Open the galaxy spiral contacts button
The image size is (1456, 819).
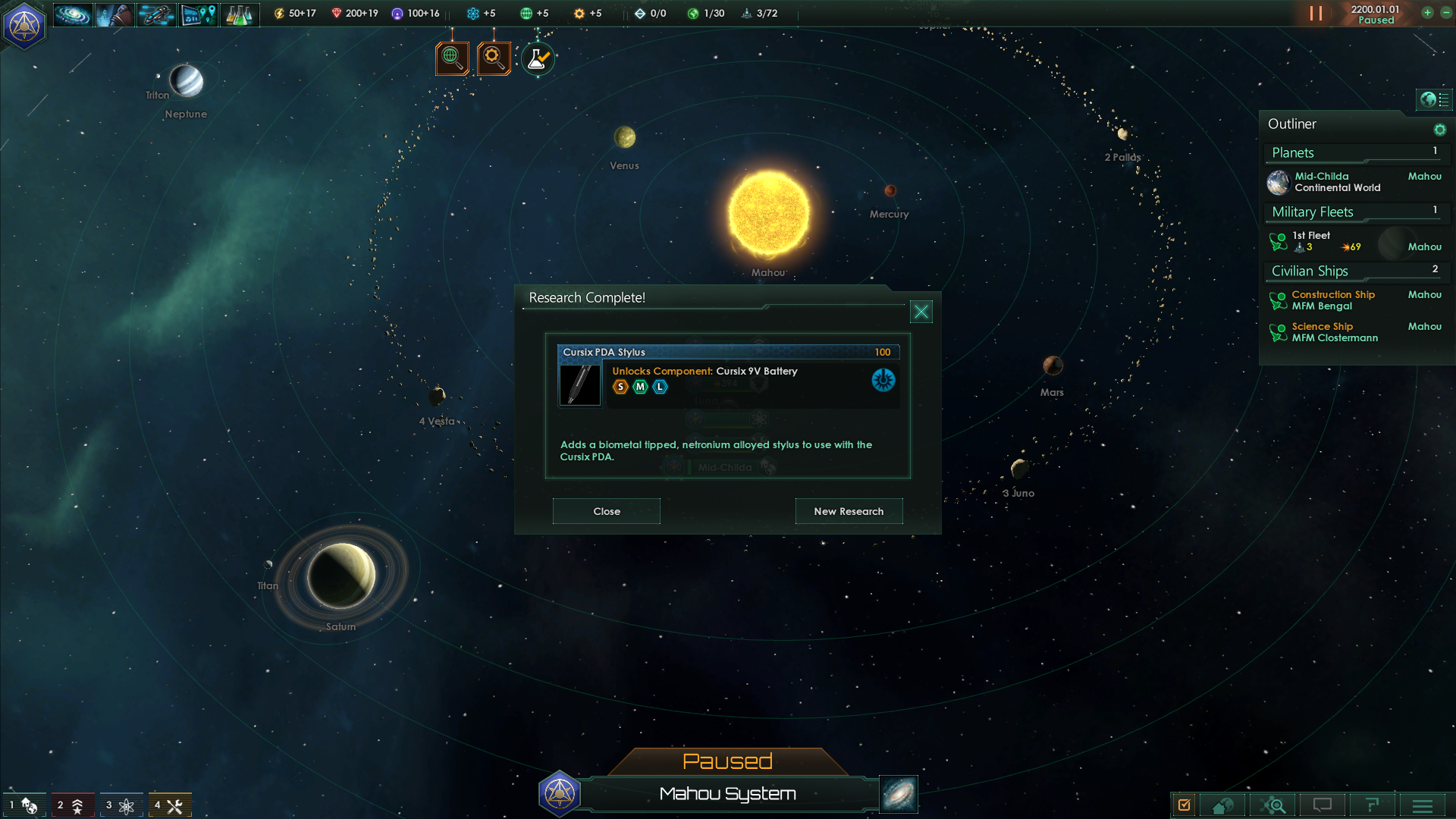pyautogui.click(x=73, y=14)
